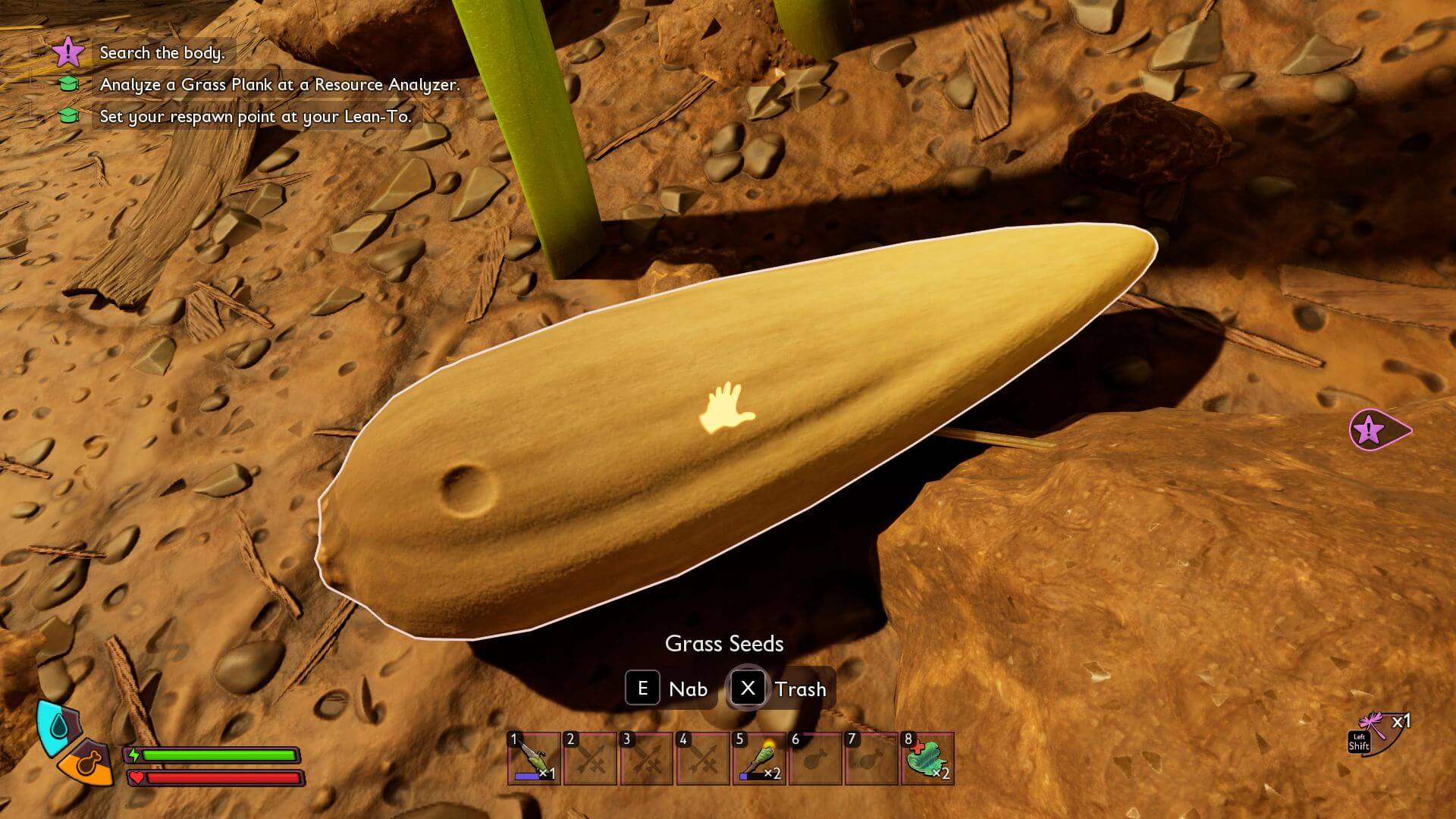Use the leaf bandage in hotbar slot 8

point(928,758)
